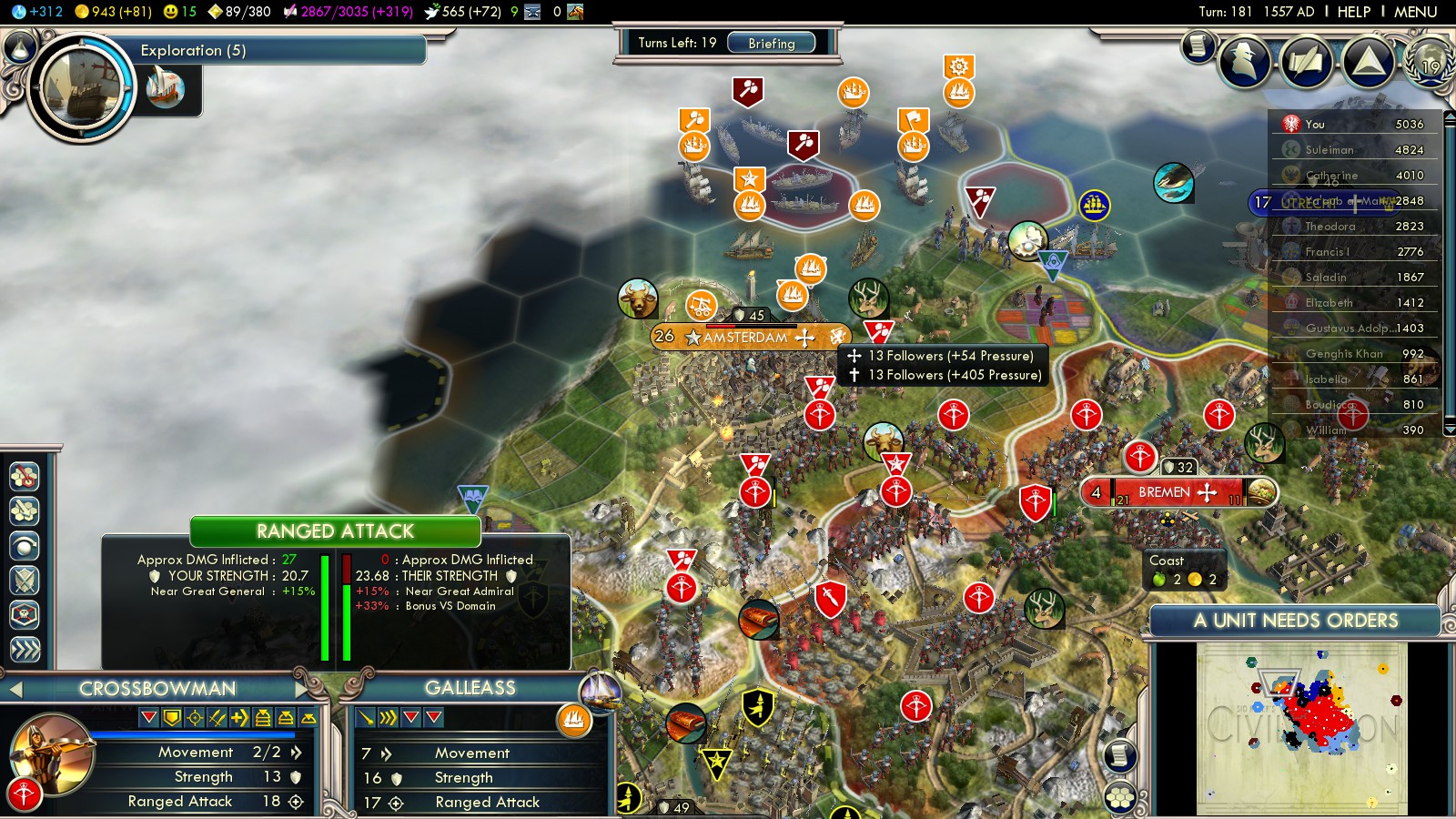The image size is (1456, 819).
Task: Select the skull pillage action button
Action: (25, 615)
